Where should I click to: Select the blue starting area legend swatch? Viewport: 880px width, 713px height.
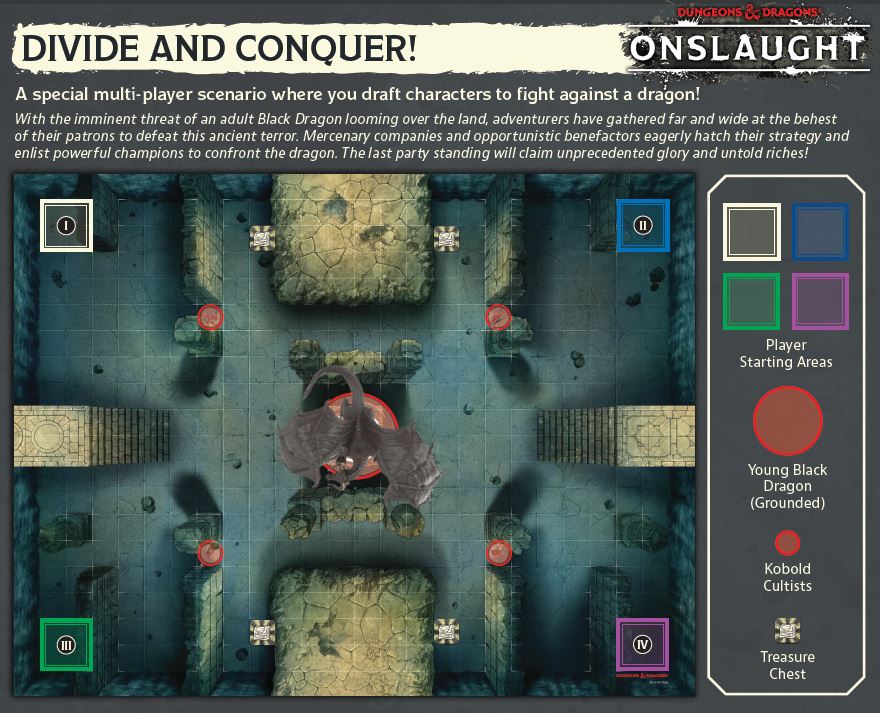pos(820,232)
